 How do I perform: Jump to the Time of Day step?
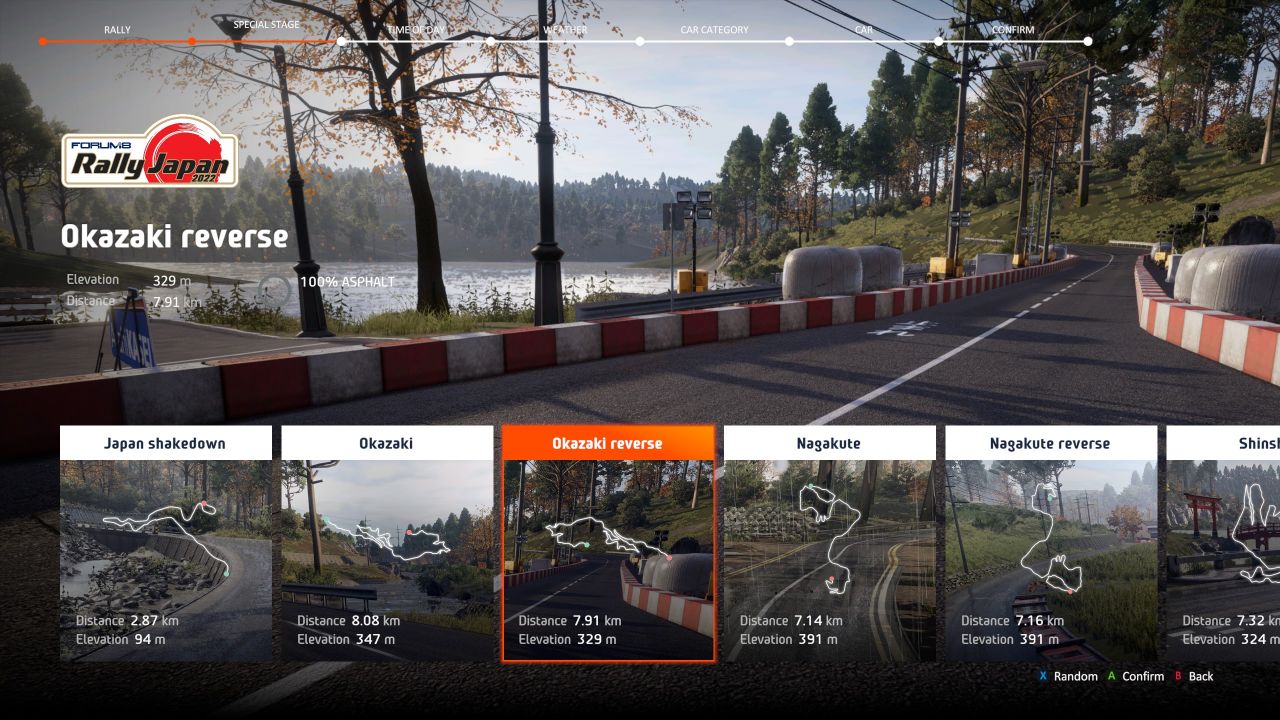[x=415, y=30]
